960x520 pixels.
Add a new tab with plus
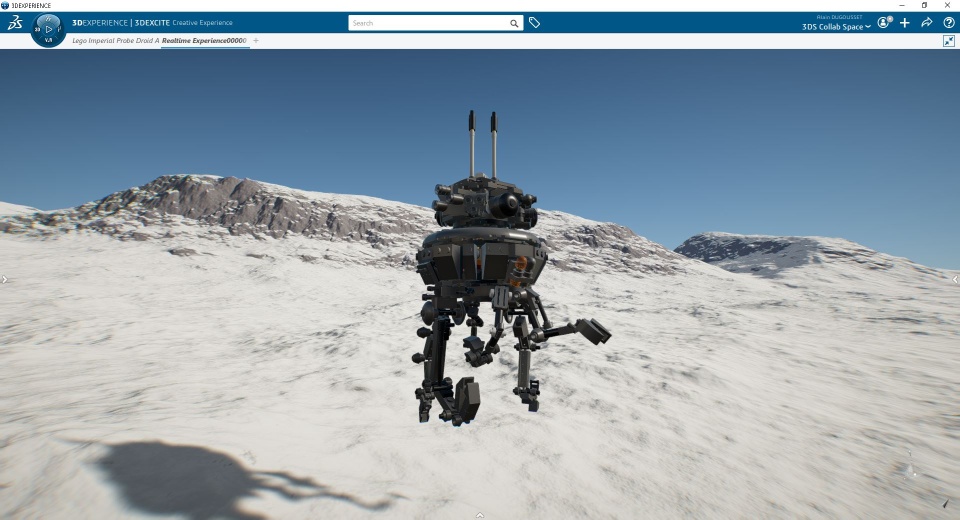tap(256, 41)
